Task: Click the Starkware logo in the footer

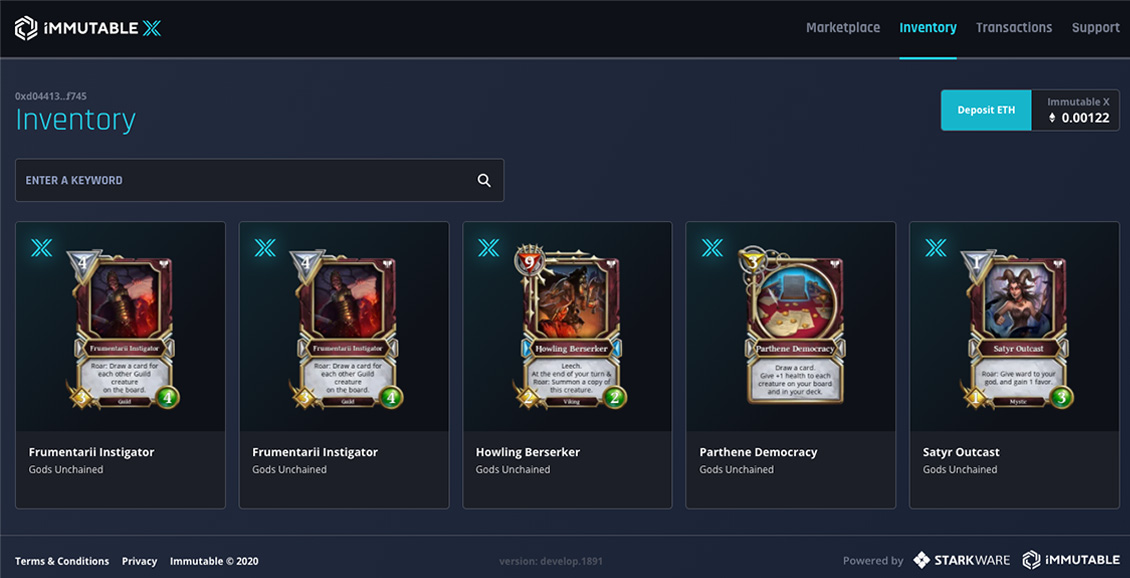Action: point(962,561)
